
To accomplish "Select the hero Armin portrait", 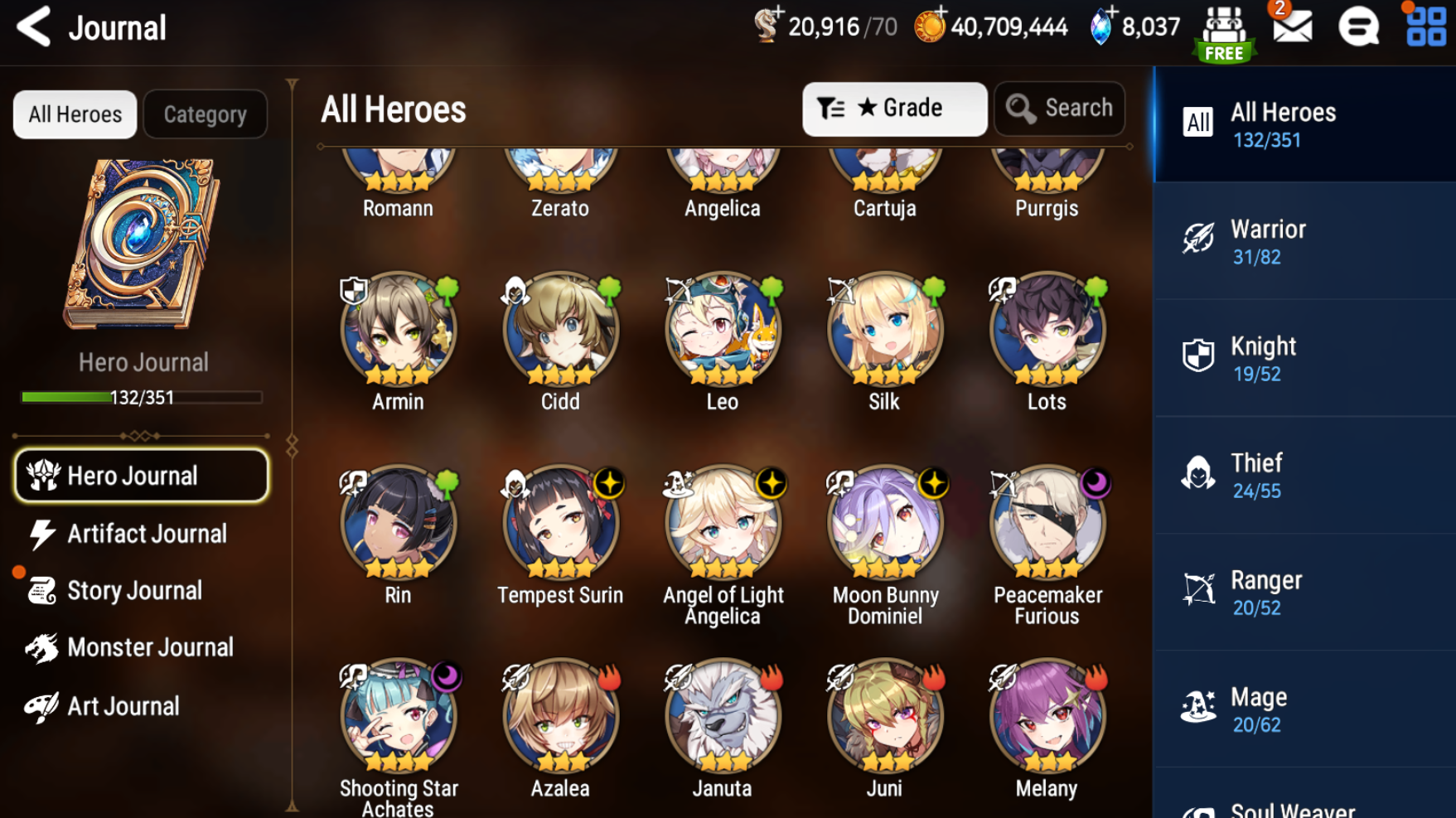I will tap(398, 331).
